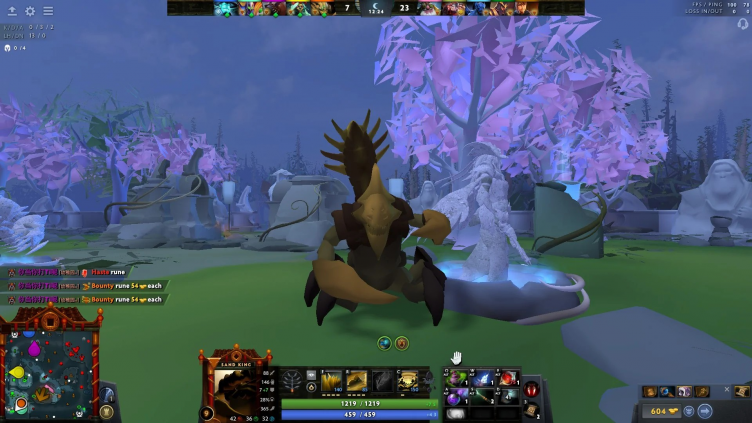This screenshot has width=752, height=423.
Task: Click the dashboard arrow icon at top-left
Action: [12, 11]
